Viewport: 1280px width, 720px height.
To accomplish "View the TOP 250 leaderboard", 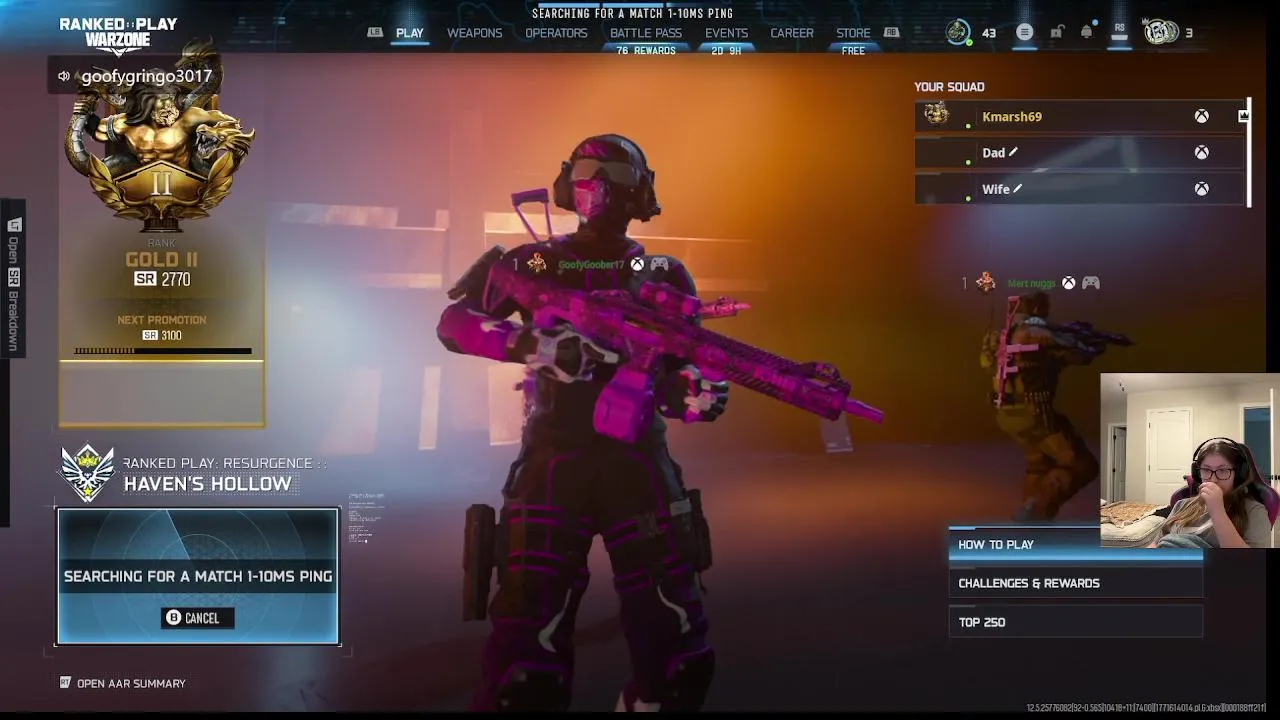I will click(1075, 622).
